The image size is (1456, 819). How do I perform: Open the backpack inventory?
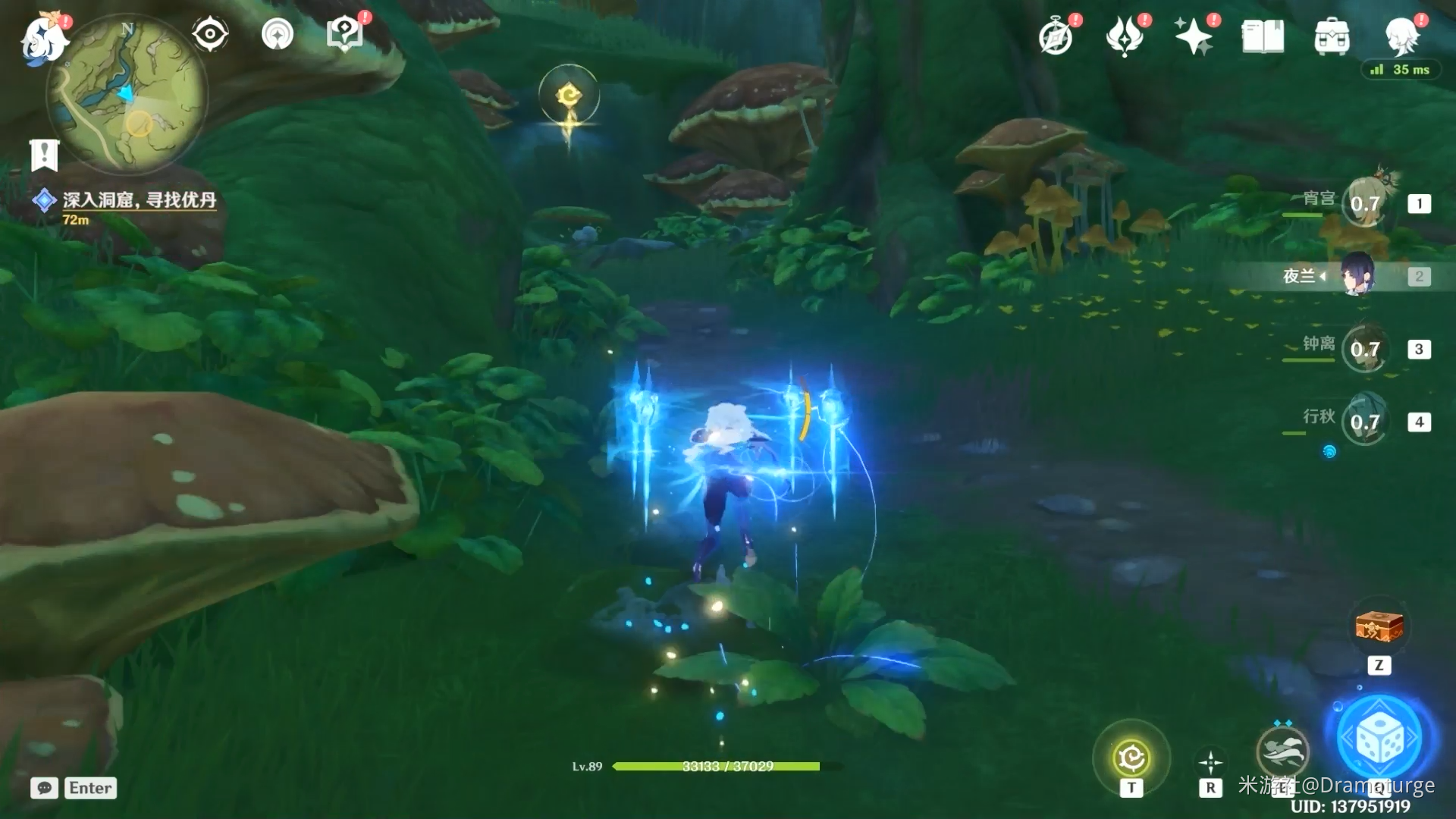click(1332, 36)
